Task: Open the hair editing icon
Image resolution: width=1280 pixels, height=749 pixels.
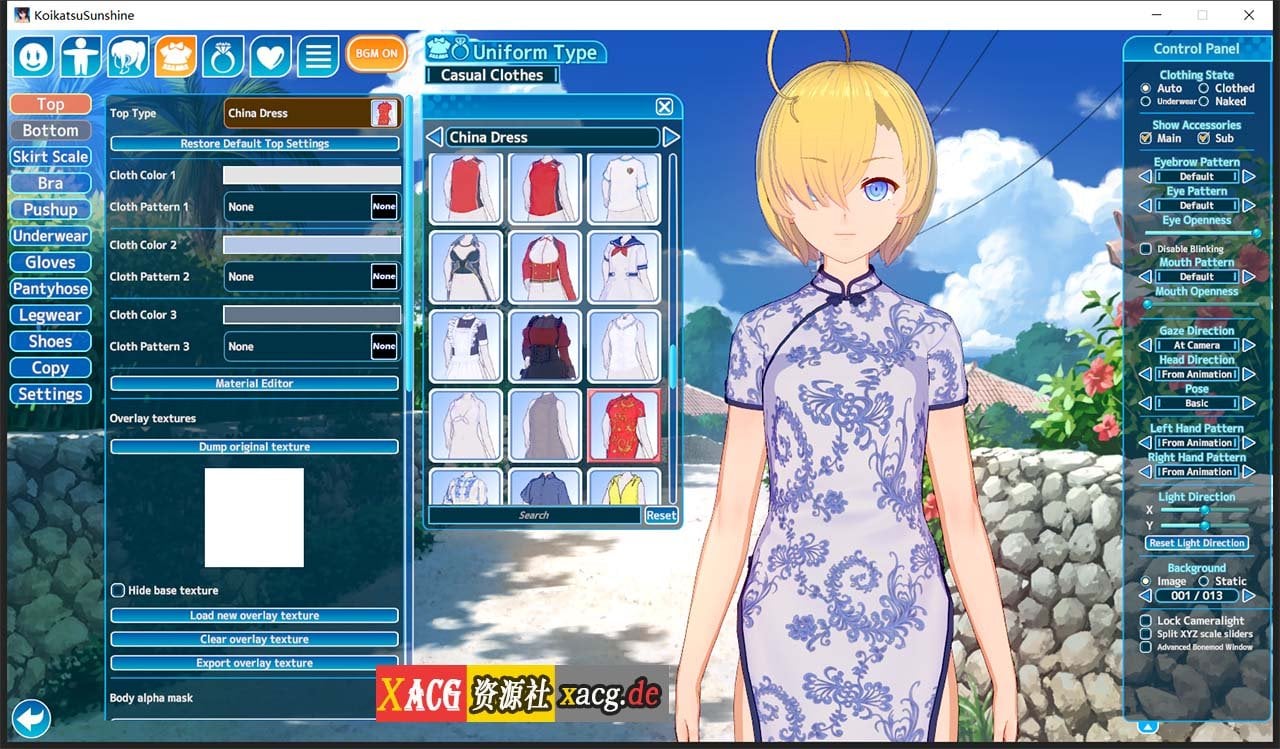Action: 129,56
